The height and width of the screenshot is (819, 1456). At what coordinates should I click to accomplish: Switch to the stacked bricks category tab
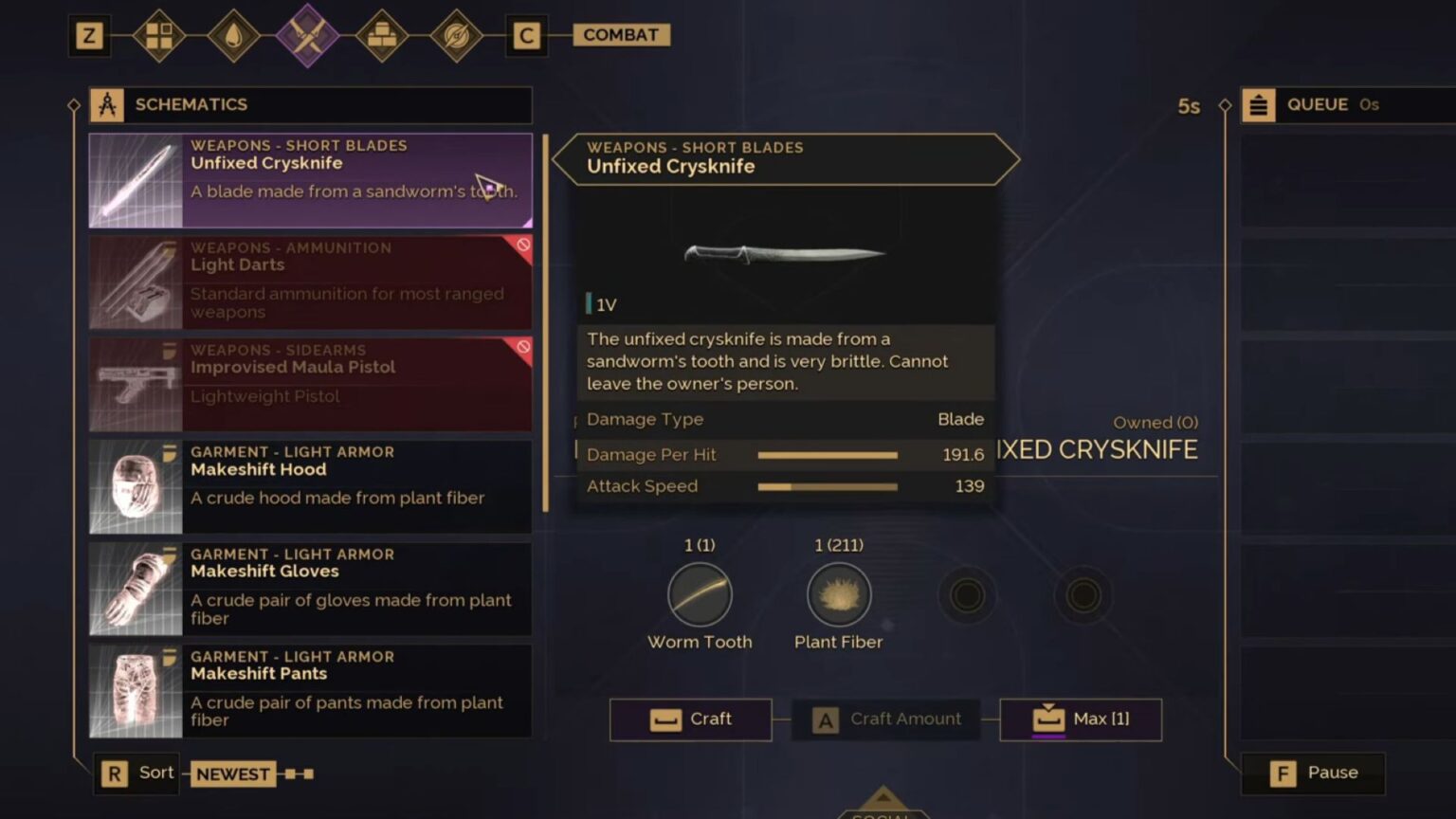[382, 36]
